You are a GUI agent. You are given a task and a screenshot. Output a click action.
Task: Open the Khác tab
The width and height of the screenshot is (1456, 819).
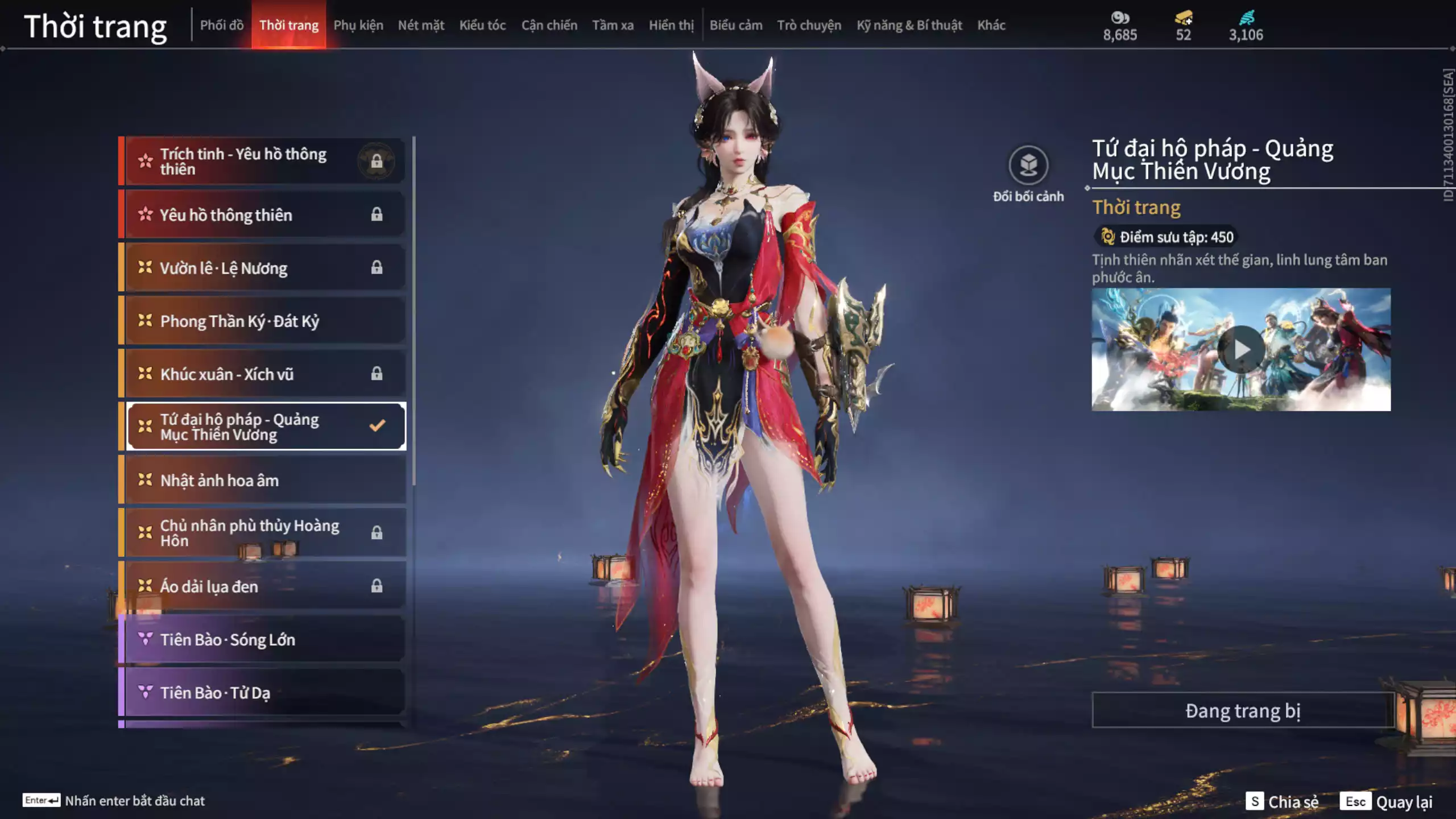[991, 26]
